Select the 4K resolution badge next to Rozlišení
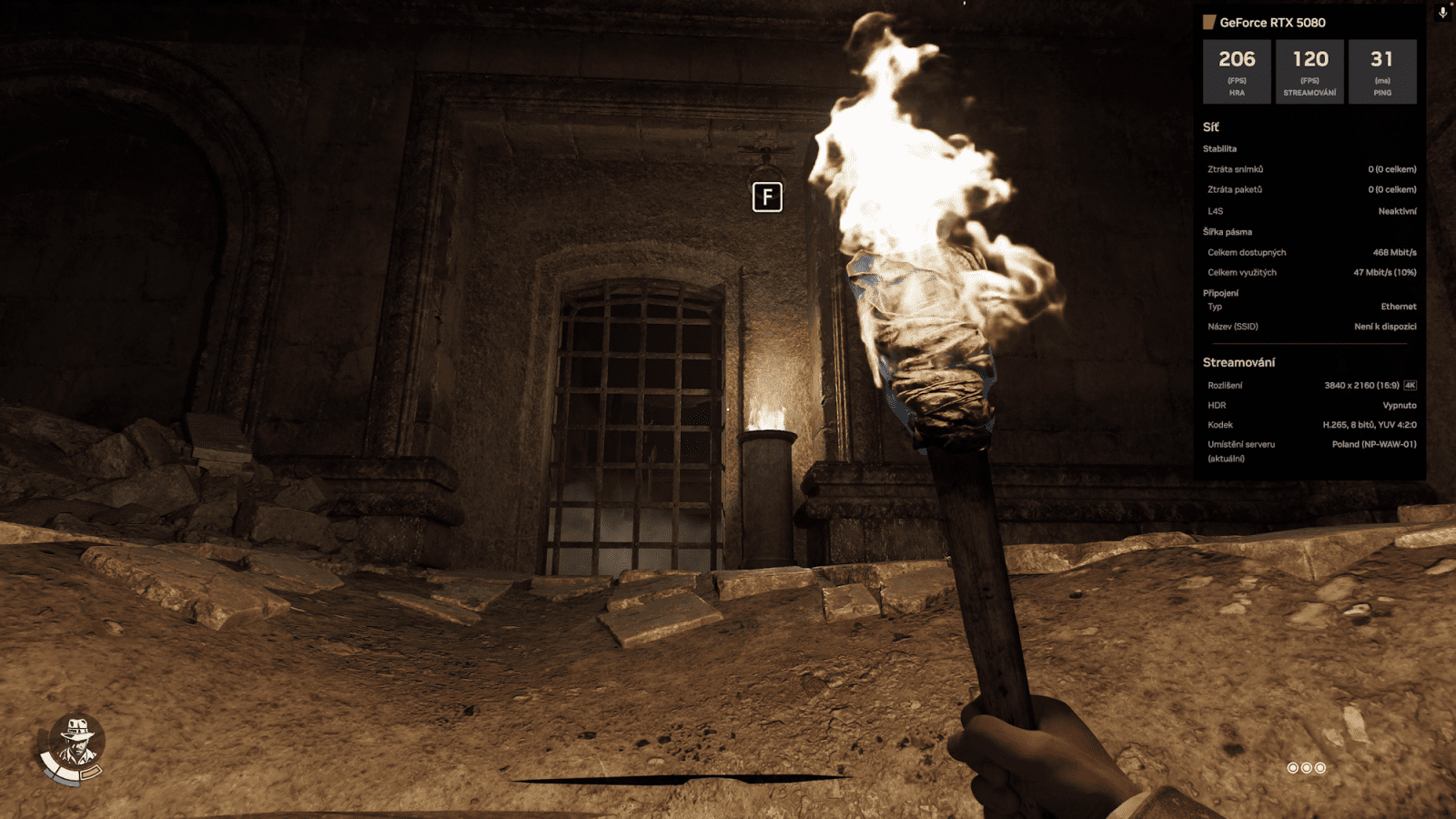 tap(1409, 385)
